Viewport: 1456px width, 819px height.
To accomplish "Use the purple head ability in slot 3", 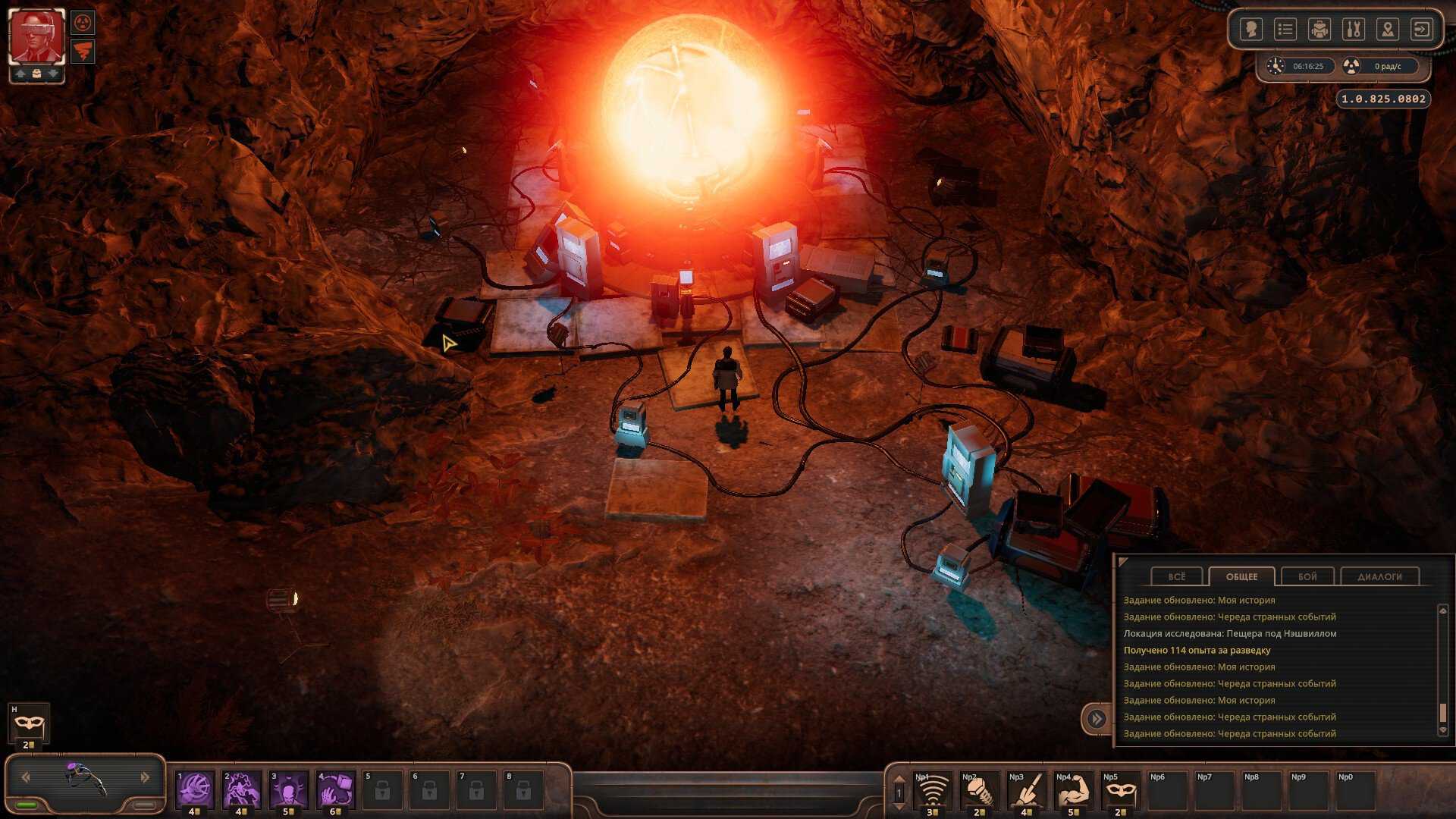I will [289, 789].
